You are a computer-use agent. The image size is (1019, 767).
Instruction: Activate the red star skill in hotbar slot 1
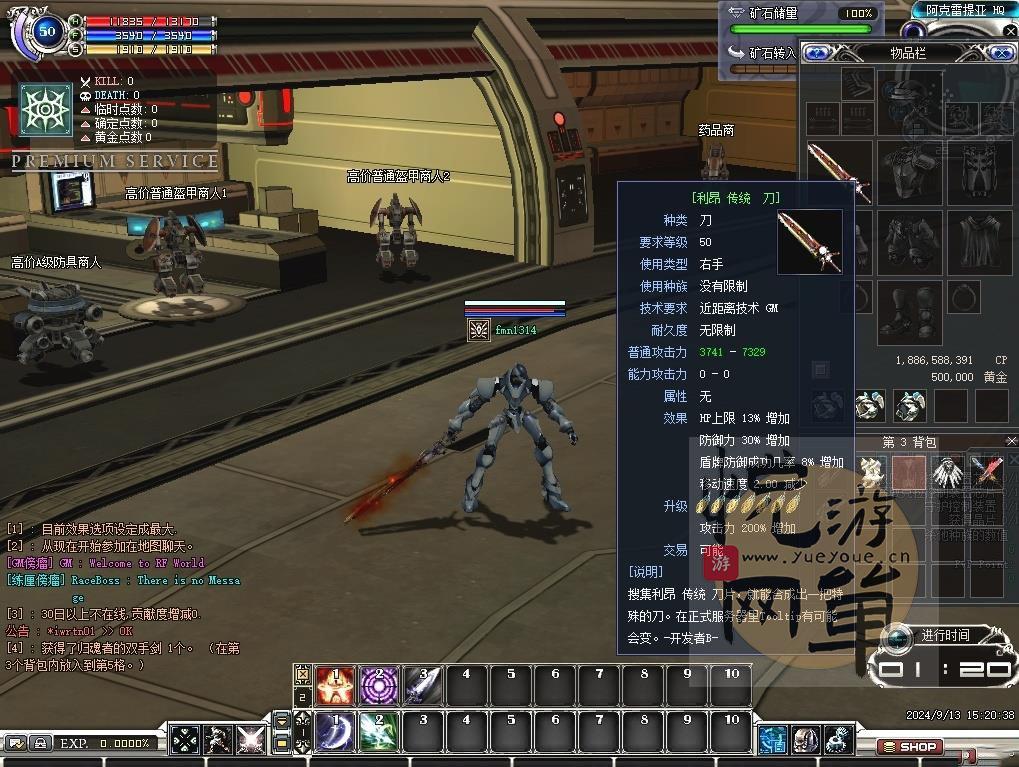coord(336,684)
